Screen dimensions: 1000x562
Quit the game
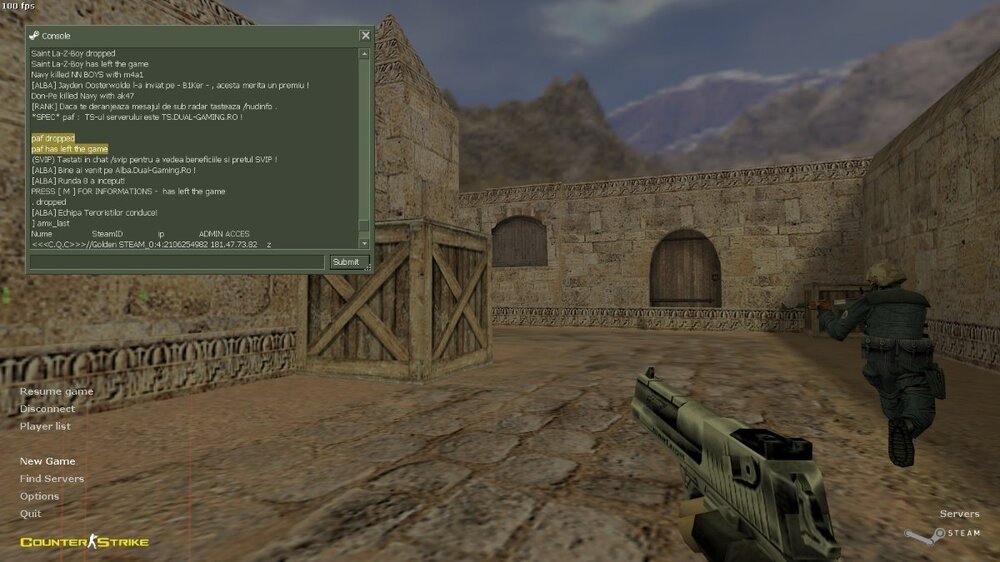click(30, 513)
